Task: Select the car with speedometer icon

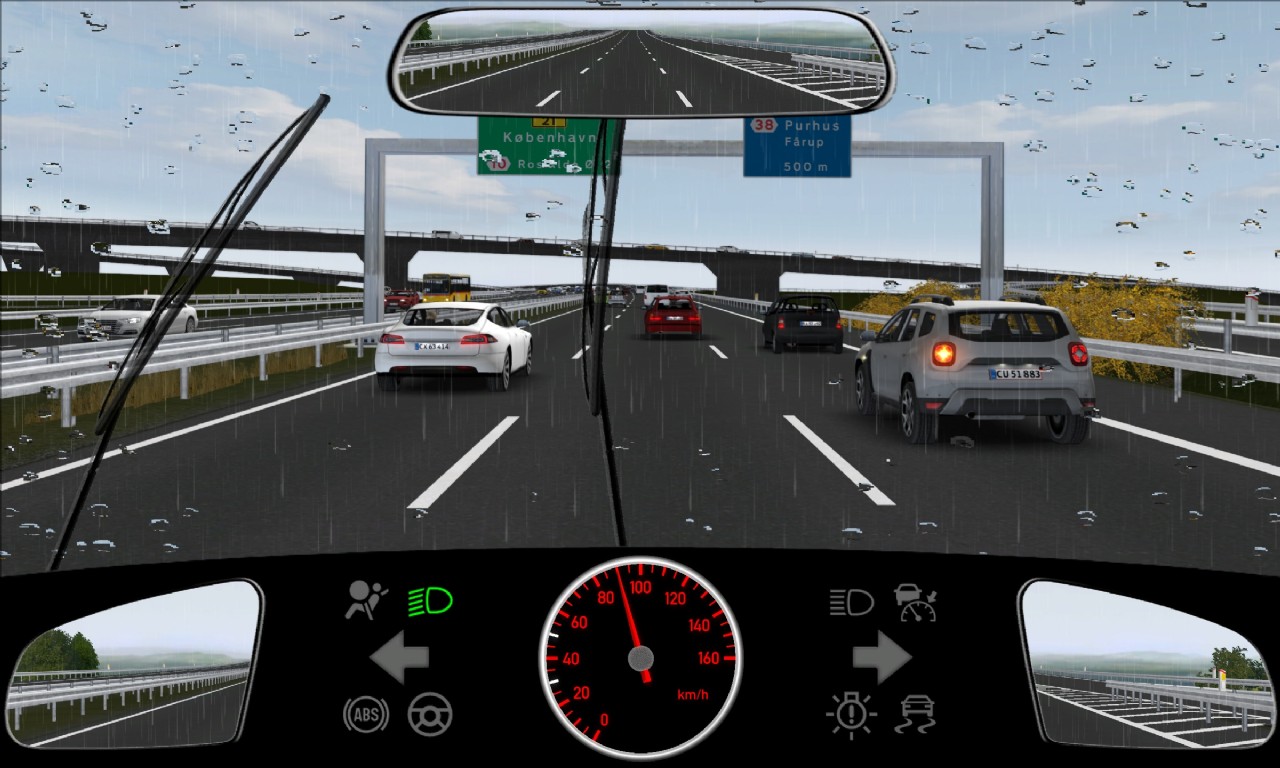Action: pos(915,602)
